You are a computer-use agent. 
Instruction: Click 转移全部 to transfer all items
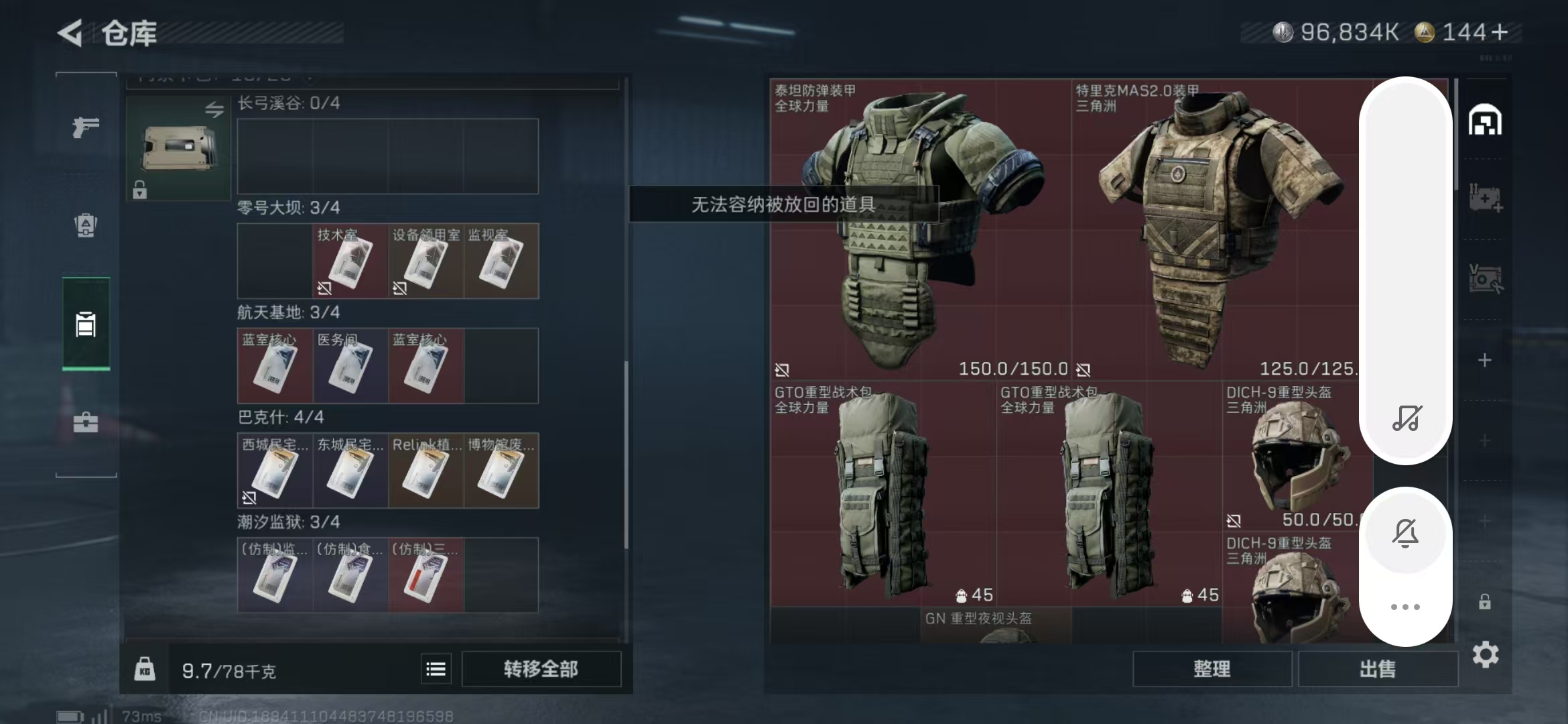(541, 669)
